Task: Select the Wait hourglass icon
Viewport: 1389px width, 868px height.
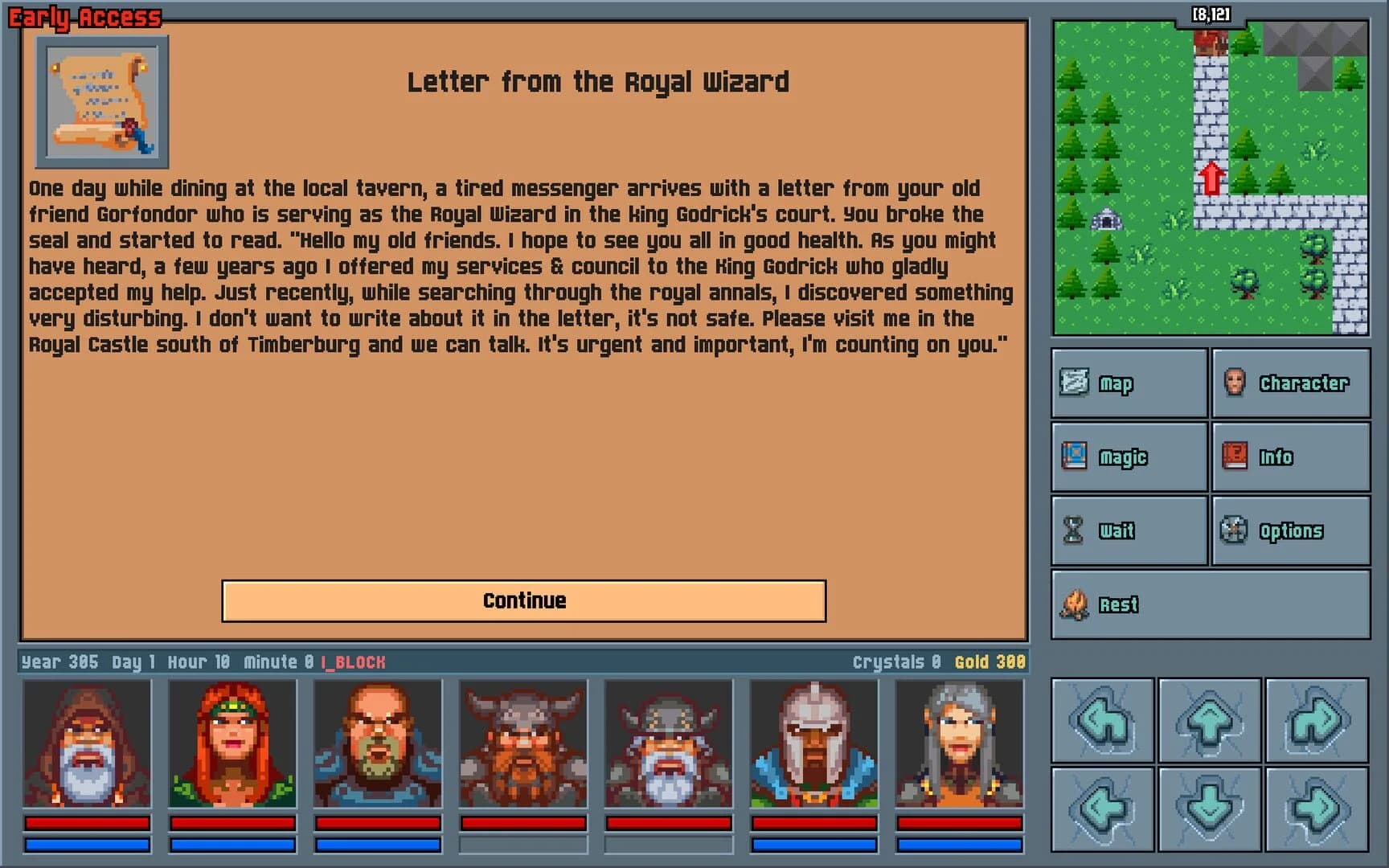Action: [1125, 530]
